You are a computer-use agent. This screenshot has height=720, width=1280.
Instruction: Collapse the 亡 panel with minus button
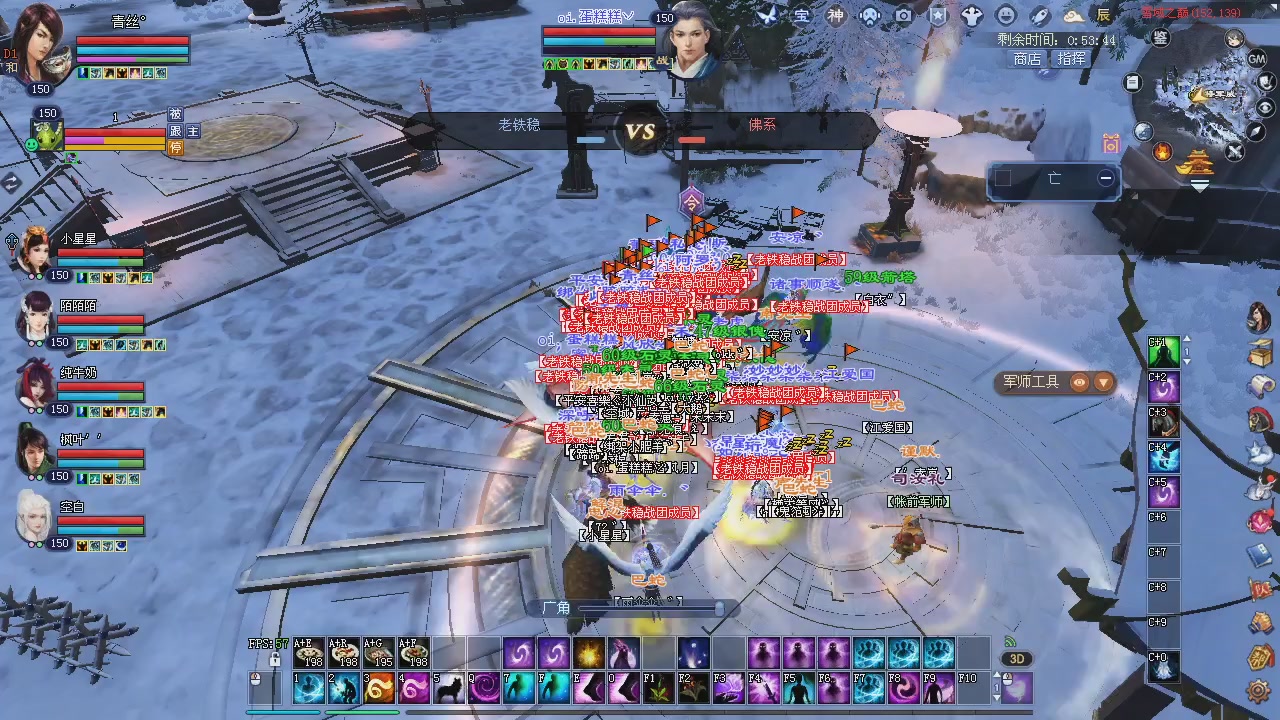tap(1106, 178)
